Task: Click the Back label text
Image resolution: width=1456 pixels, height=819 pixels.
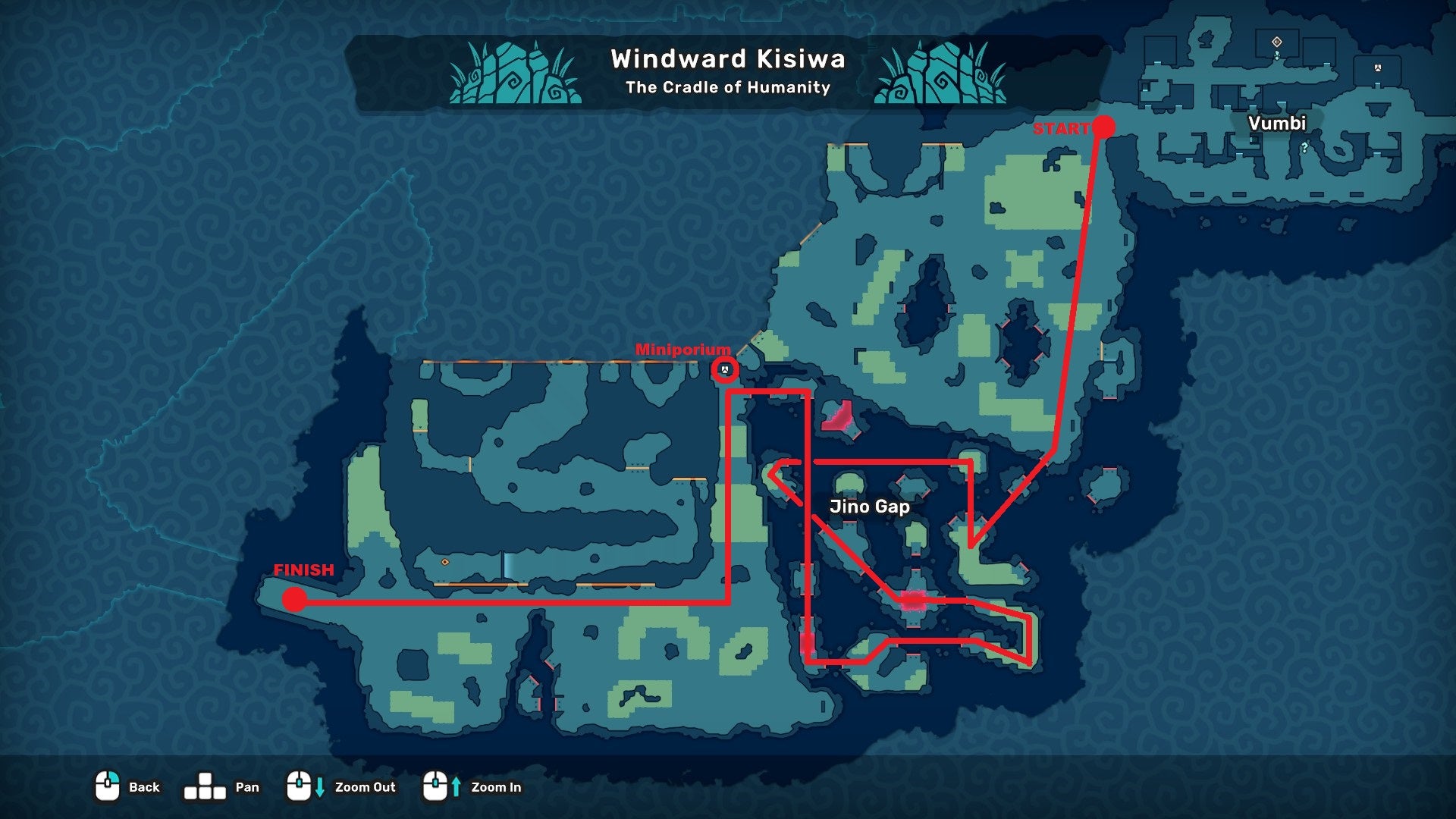Action: tap(145, 788)
